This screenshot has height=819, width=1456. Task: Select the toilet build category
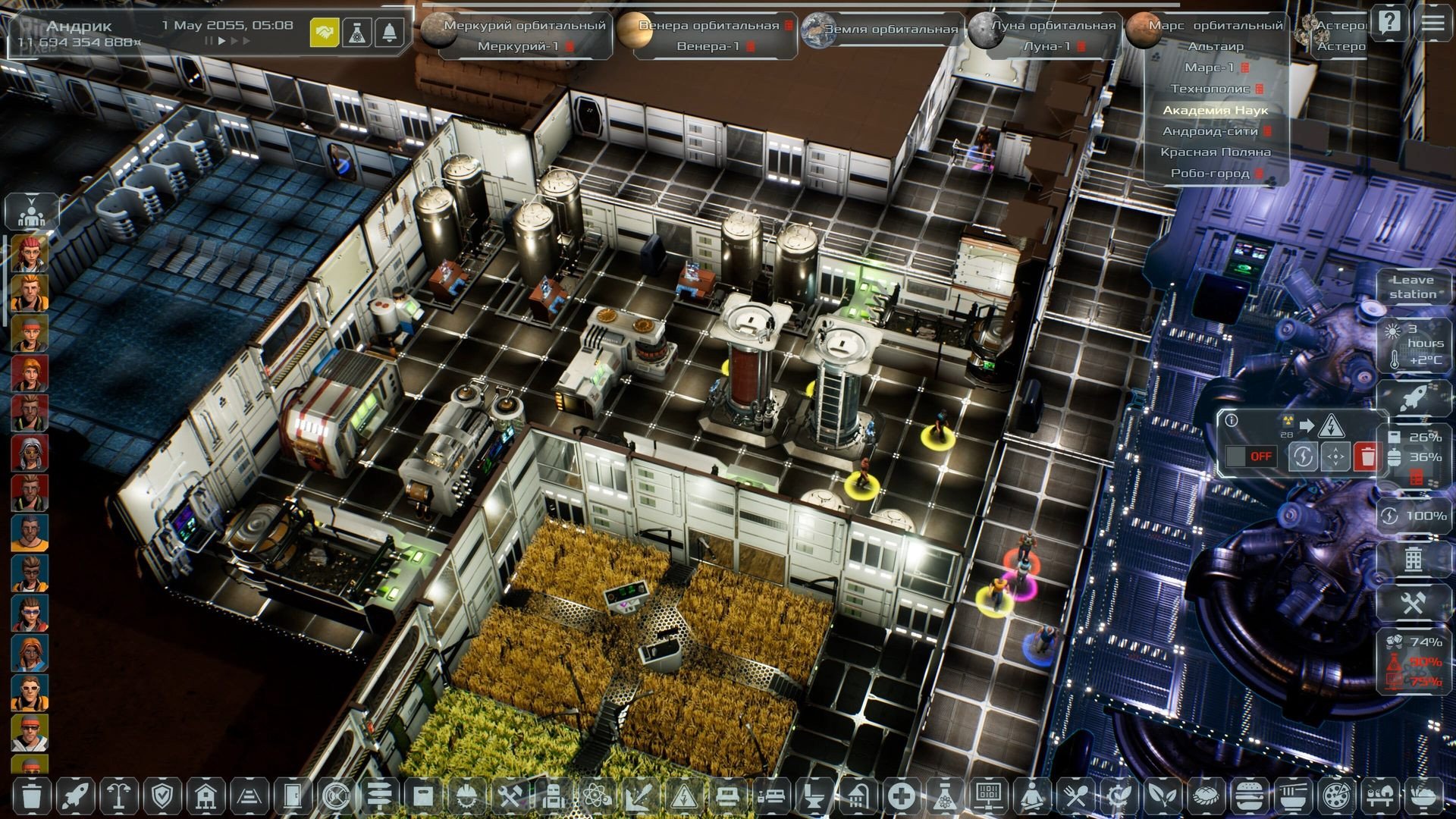(x=814, y=796)
